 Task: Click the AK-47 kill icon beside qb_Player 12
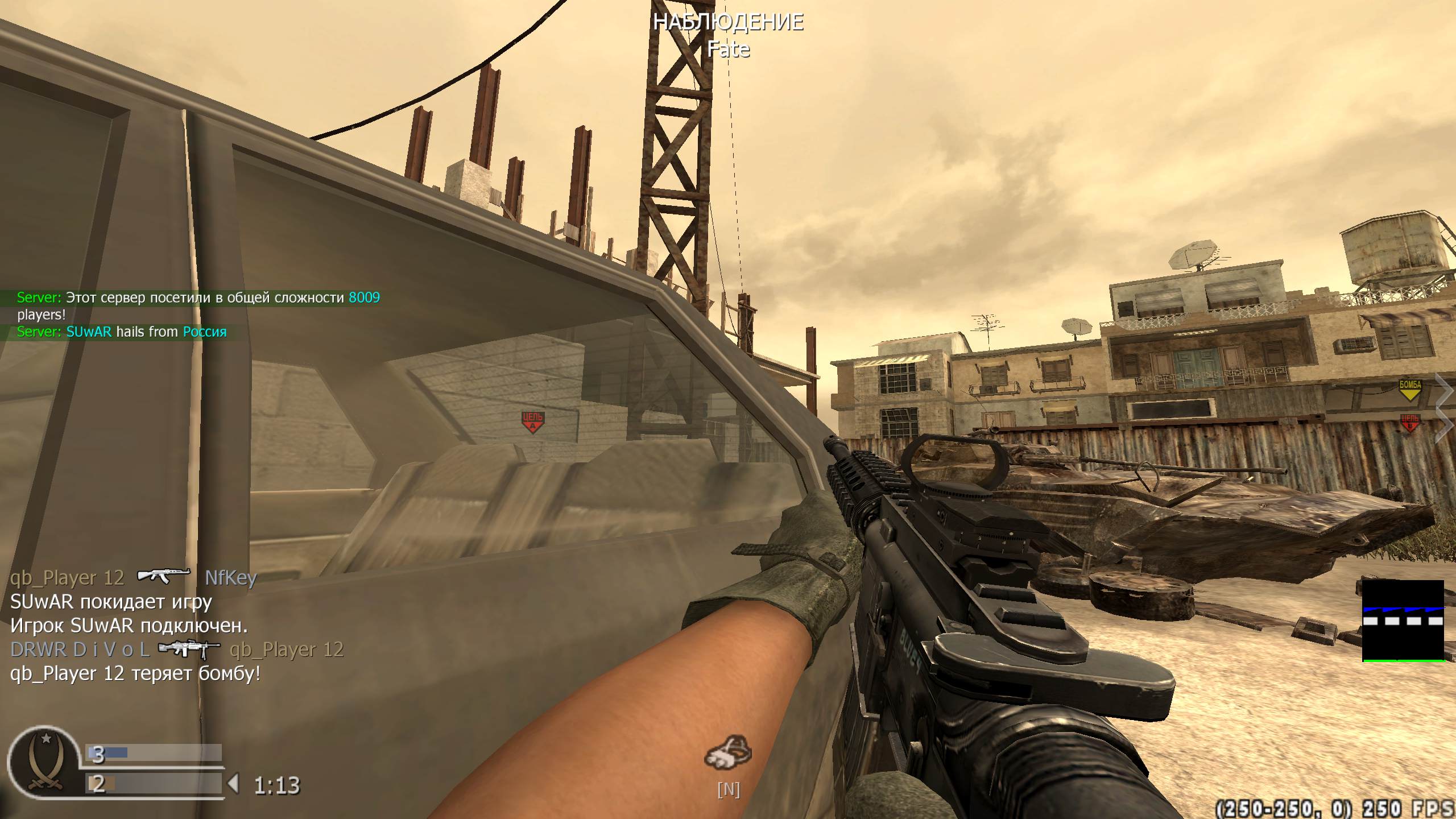[x=164, y=577]
